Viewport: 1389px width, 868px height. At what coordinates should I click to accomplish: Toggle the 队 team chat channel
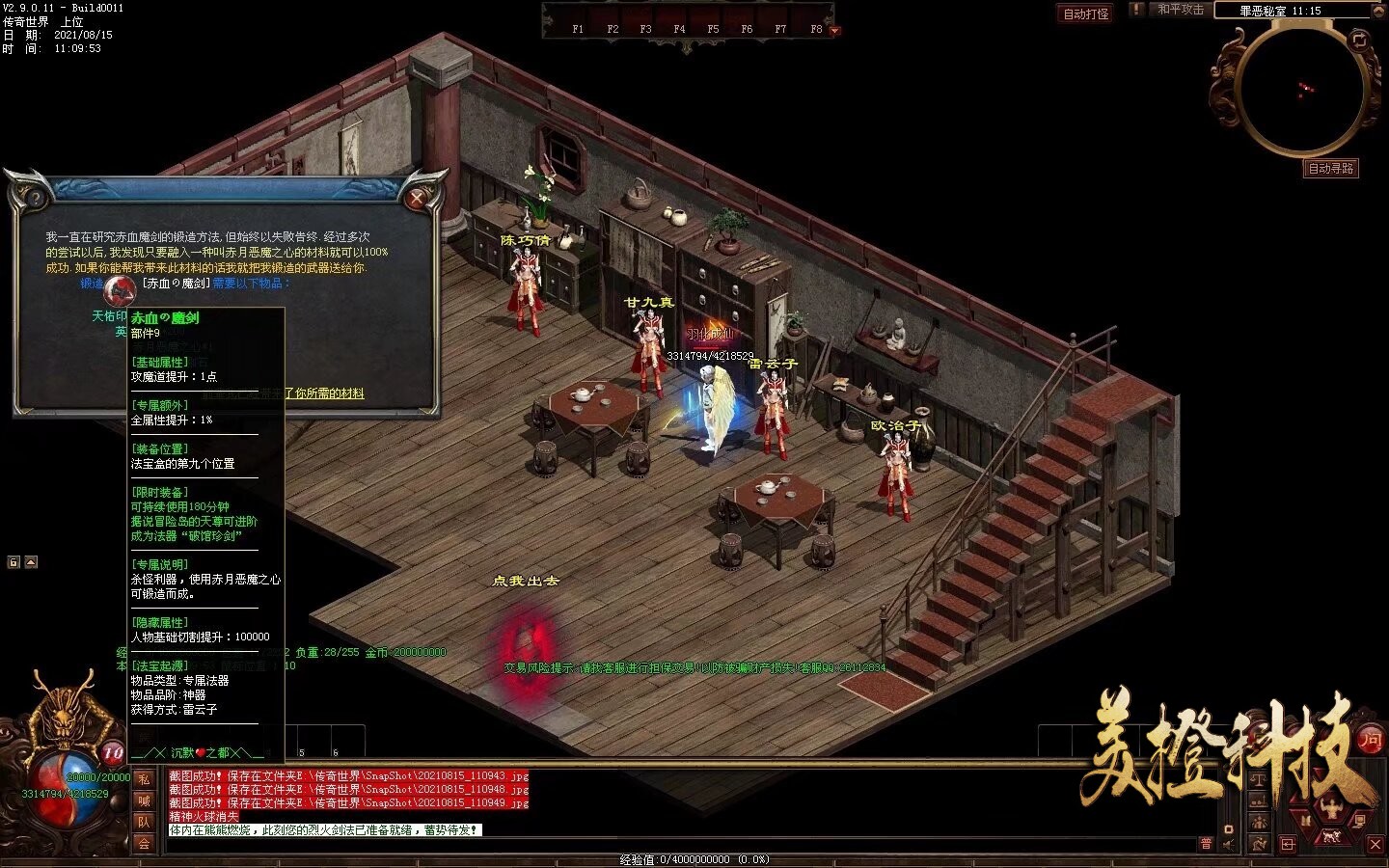(143, 821)
